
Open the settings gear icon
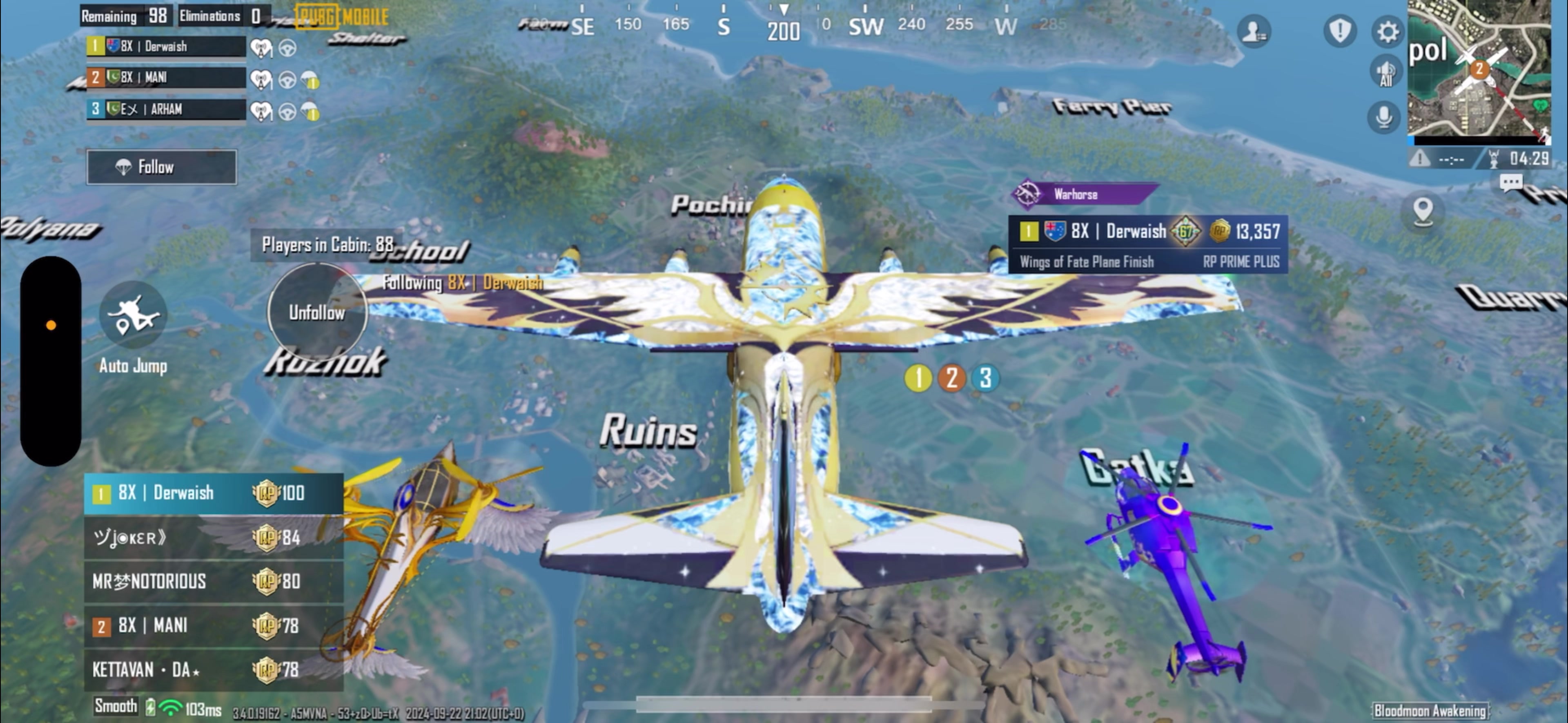pos(1387,32)
